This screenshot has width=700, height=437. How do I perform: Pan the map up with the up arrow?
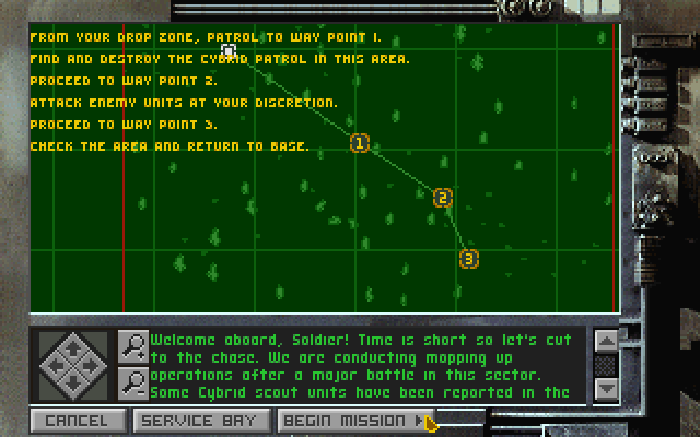pyautogui.click(x=76, y=348)
